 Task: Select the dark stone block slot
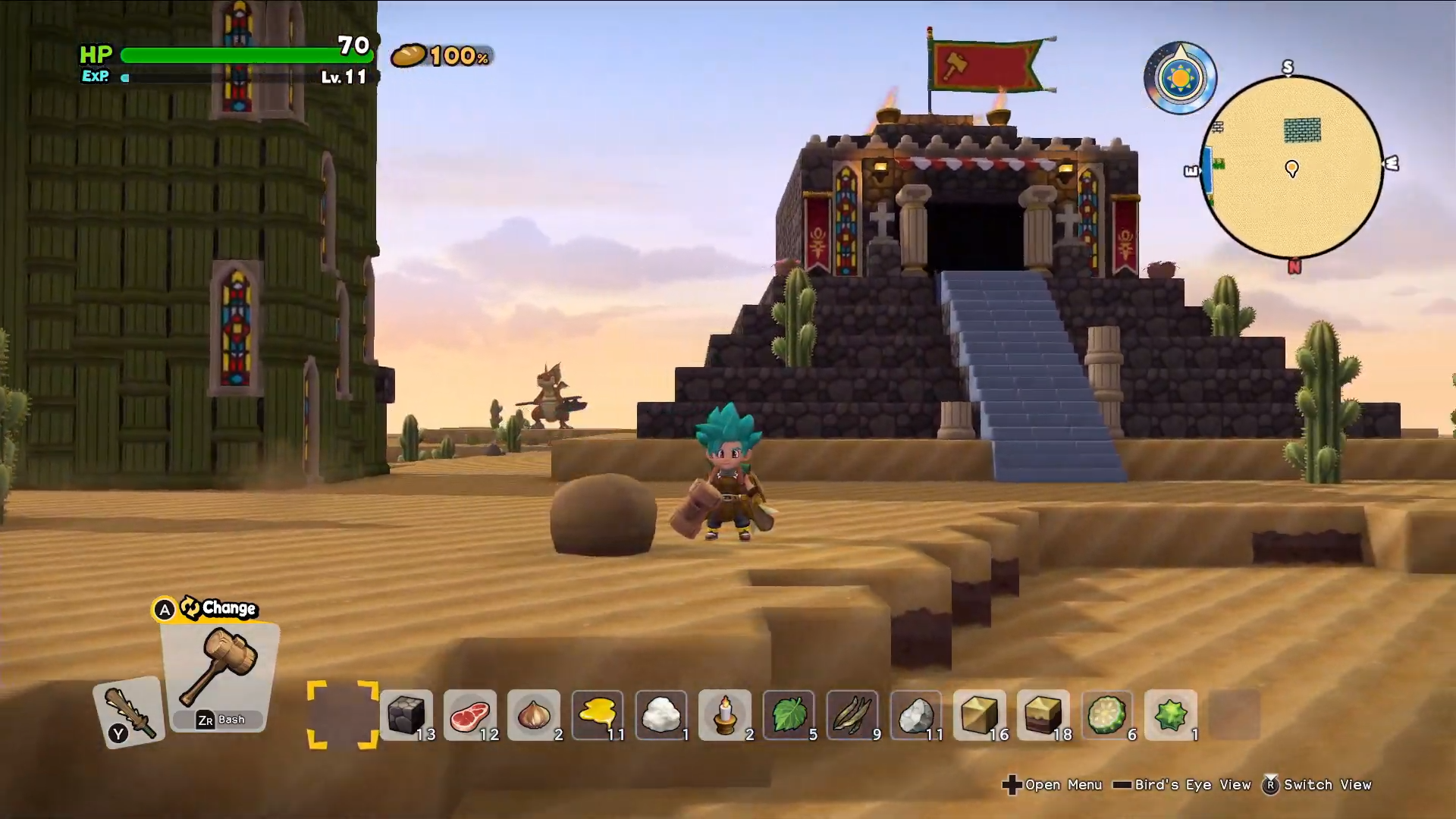(406, 714)
